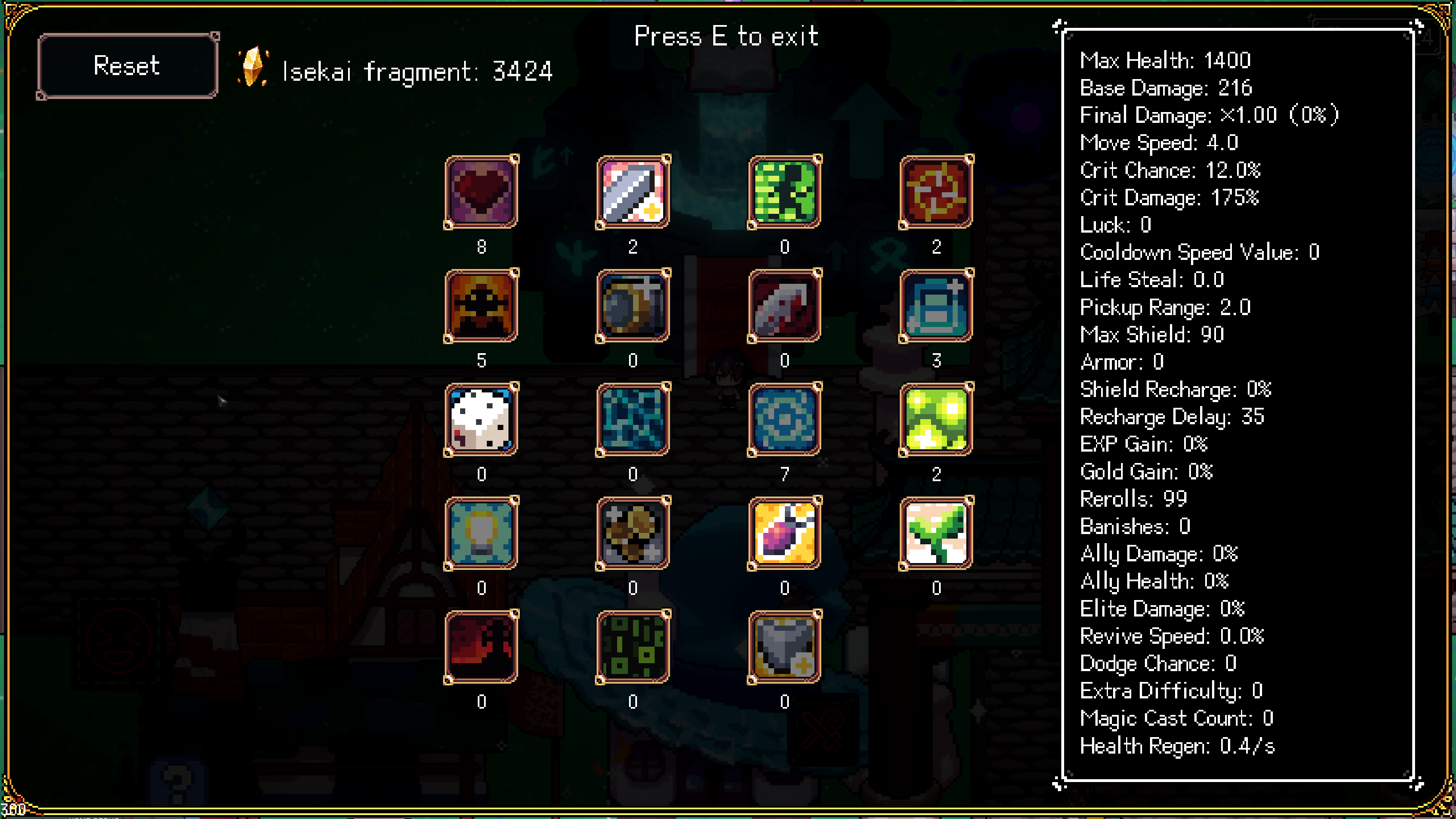Select the grey armor with plus upgrade
Viewport: 1456px width, 819px height.
click(x=785, y=647)
